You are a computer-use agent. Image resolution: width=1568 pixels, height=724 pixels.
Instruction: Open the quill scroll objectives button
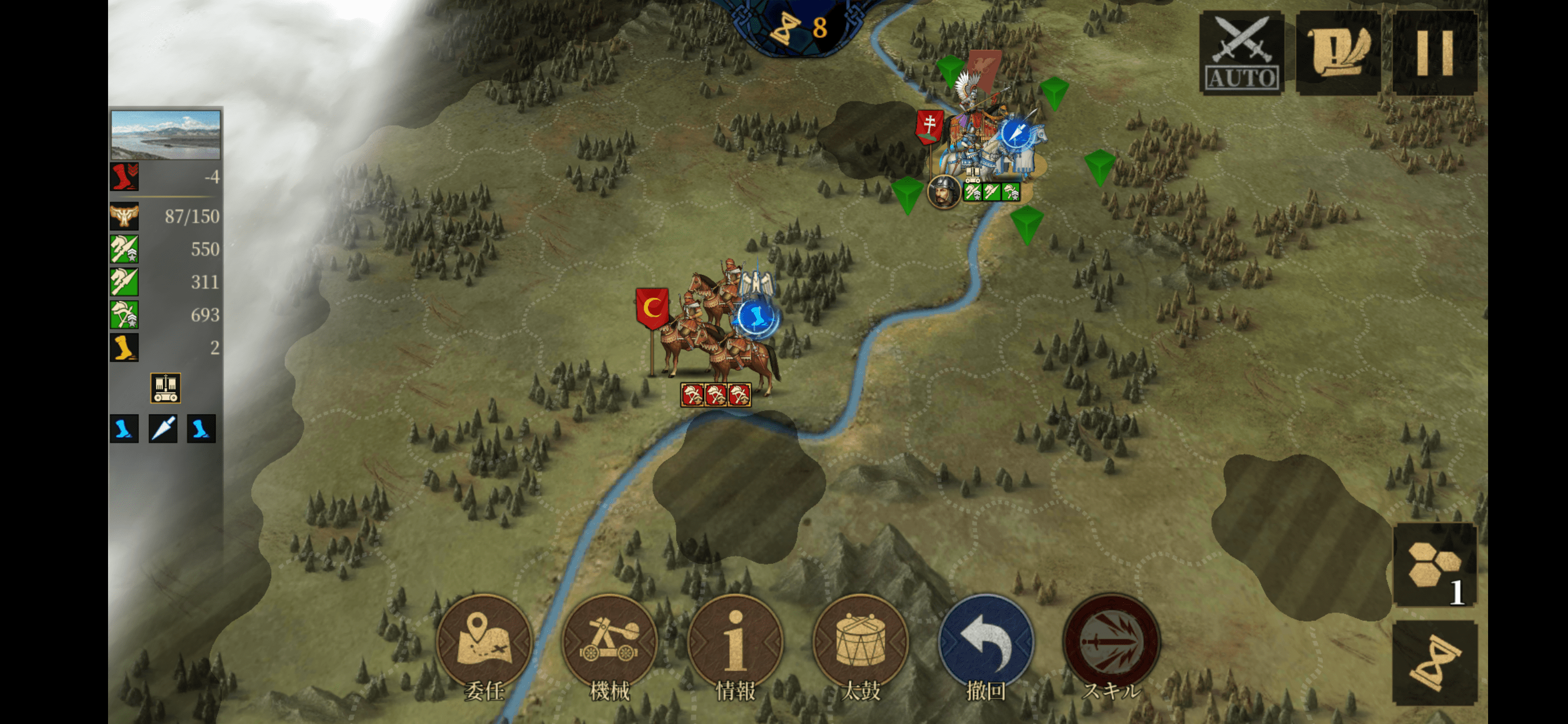[x=1338, y=52]
